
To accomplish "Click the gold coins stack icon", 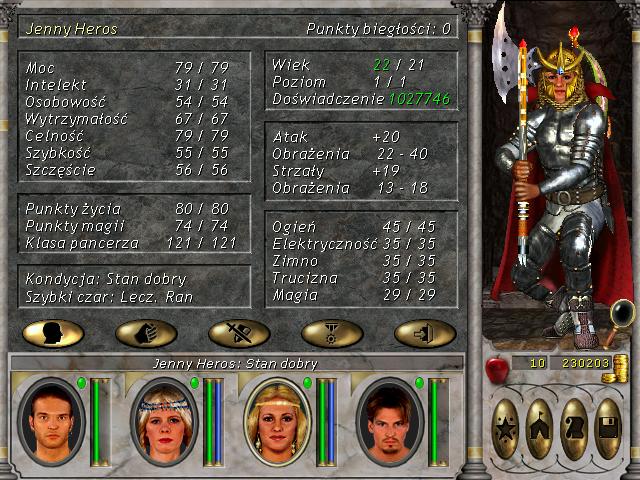I will pyautogui.click(x=621, y=364).
